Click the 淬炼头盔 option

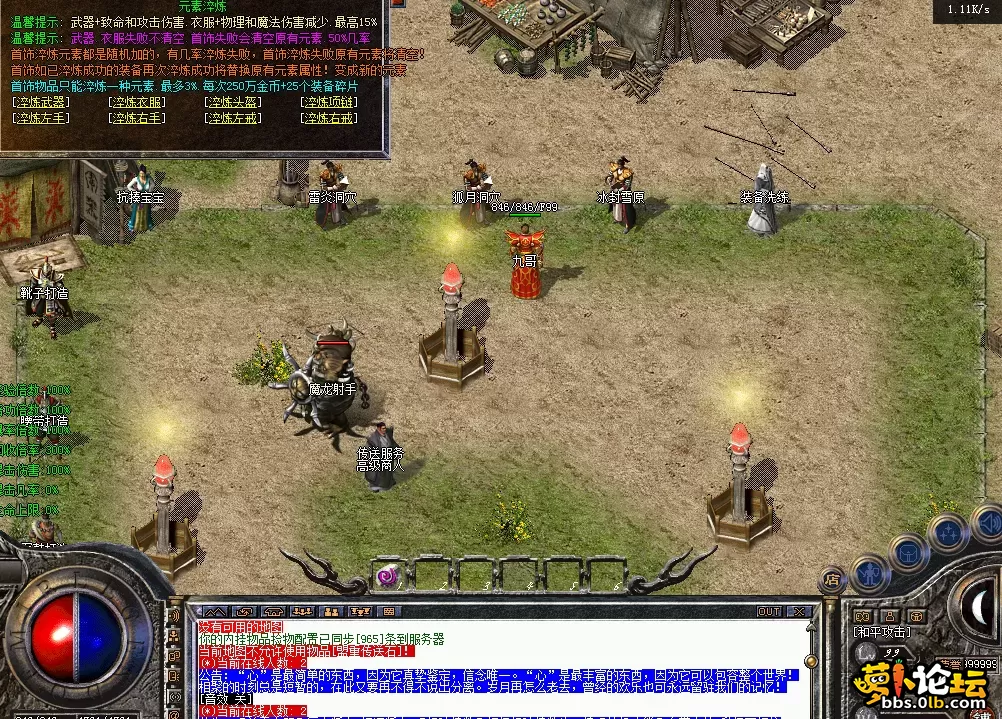[233, 102]
